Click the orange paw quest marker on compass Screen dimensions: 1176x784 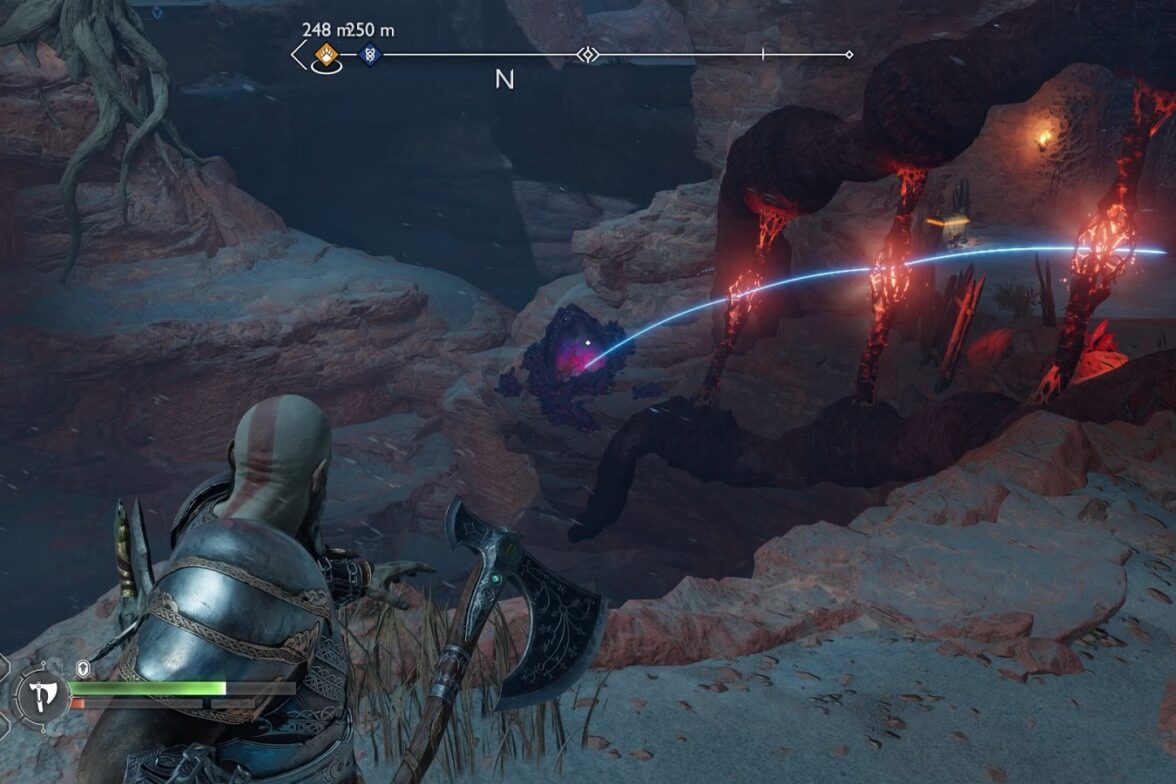(x=324, y=54)
